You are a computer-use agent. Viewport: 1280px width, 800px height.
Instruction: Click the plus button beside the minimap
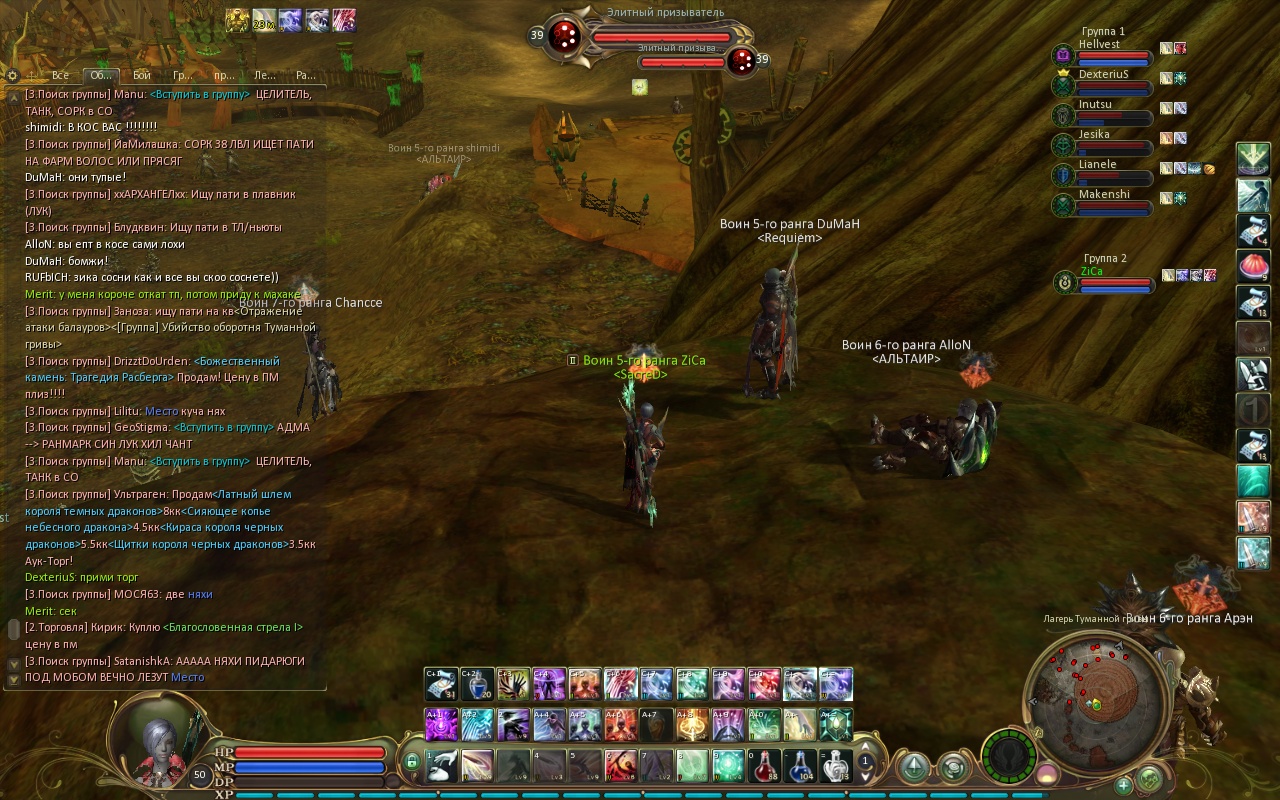click(1123, 785)
